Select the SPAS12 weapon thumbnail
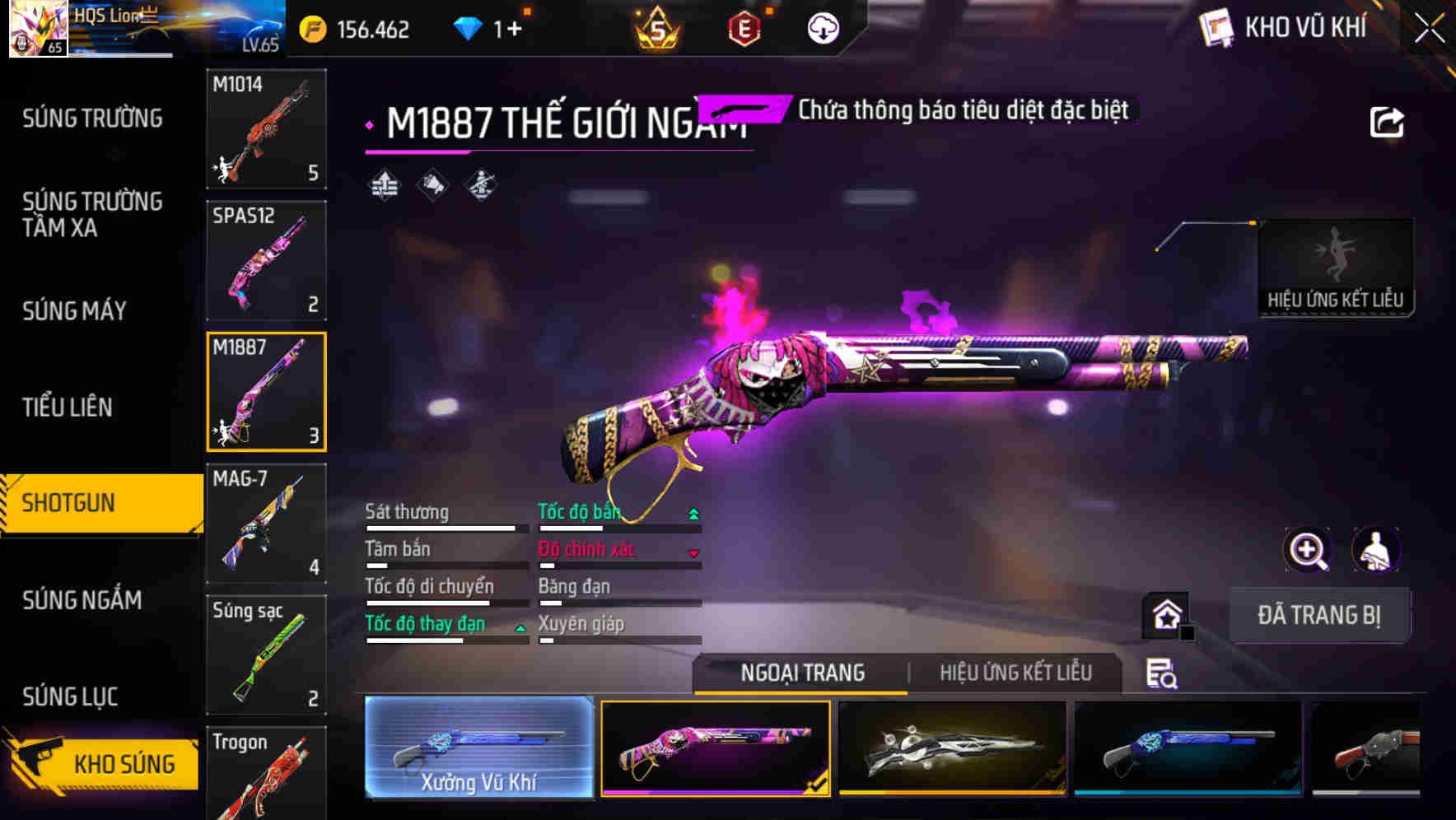The height and width of the screenshot is (820, 1456). pyautogui.click(x=265, y=259)
